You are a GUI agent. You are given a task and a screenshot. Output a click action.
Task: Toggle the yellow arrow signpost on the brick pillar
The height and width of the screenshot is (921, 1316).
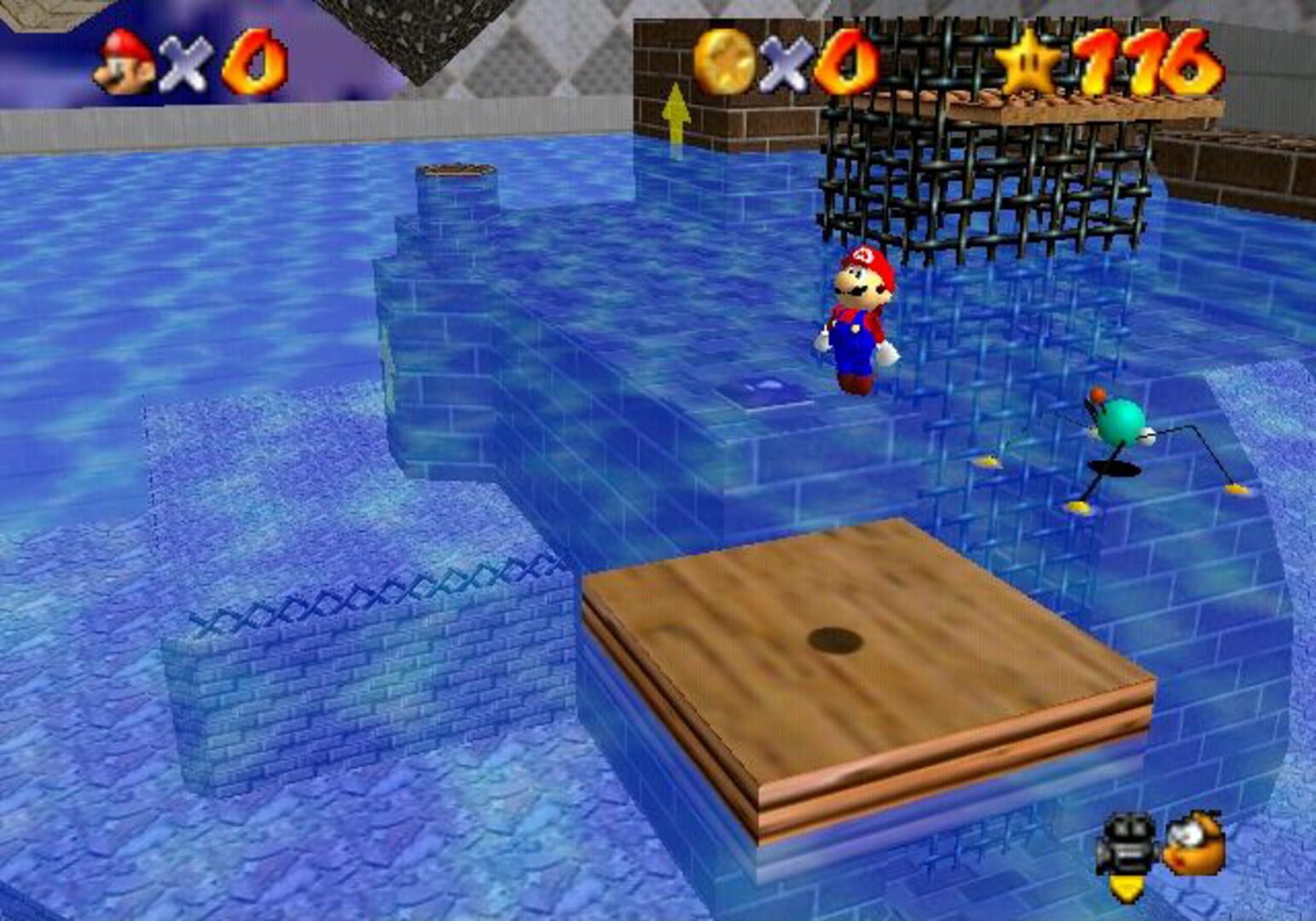coord(677,111)
